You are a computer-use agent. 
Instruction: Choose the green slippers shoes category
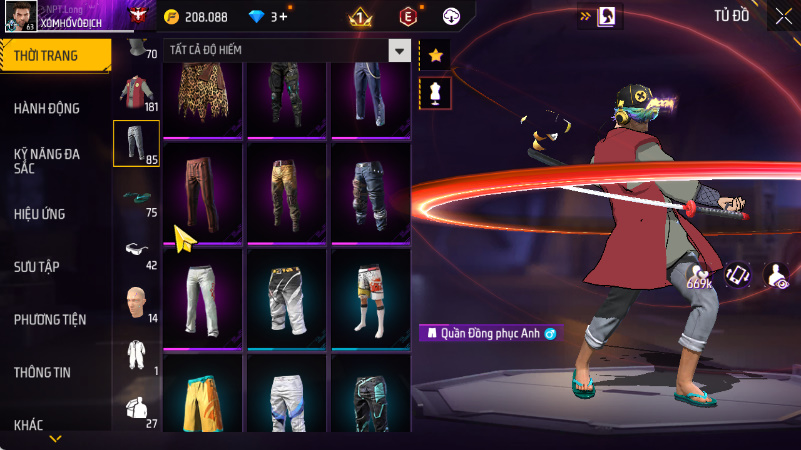(136, 198)
